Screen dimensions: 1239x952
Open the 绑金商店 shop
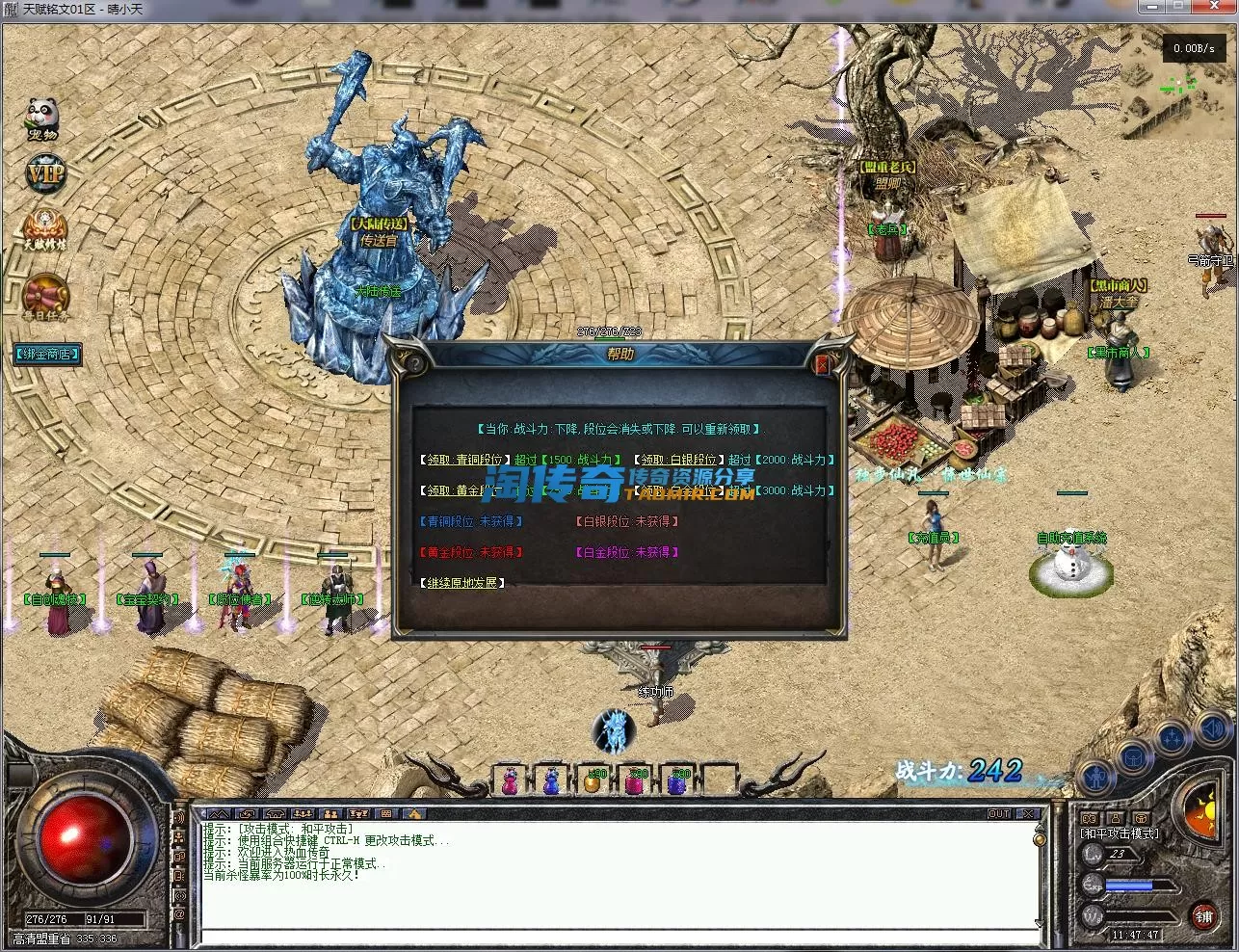tap(46, 354)
